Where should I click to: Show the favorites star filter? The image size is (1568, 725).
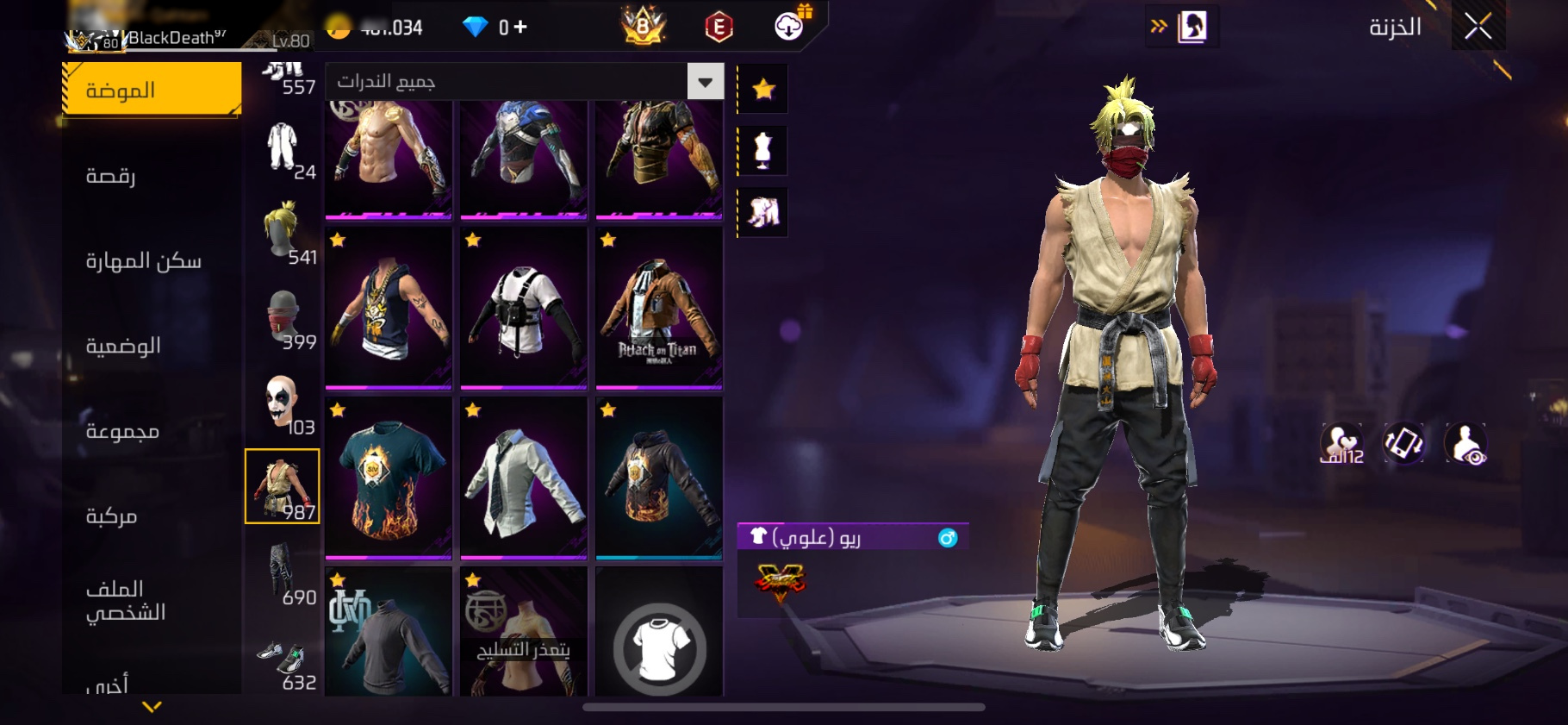[x=763, y=89]
